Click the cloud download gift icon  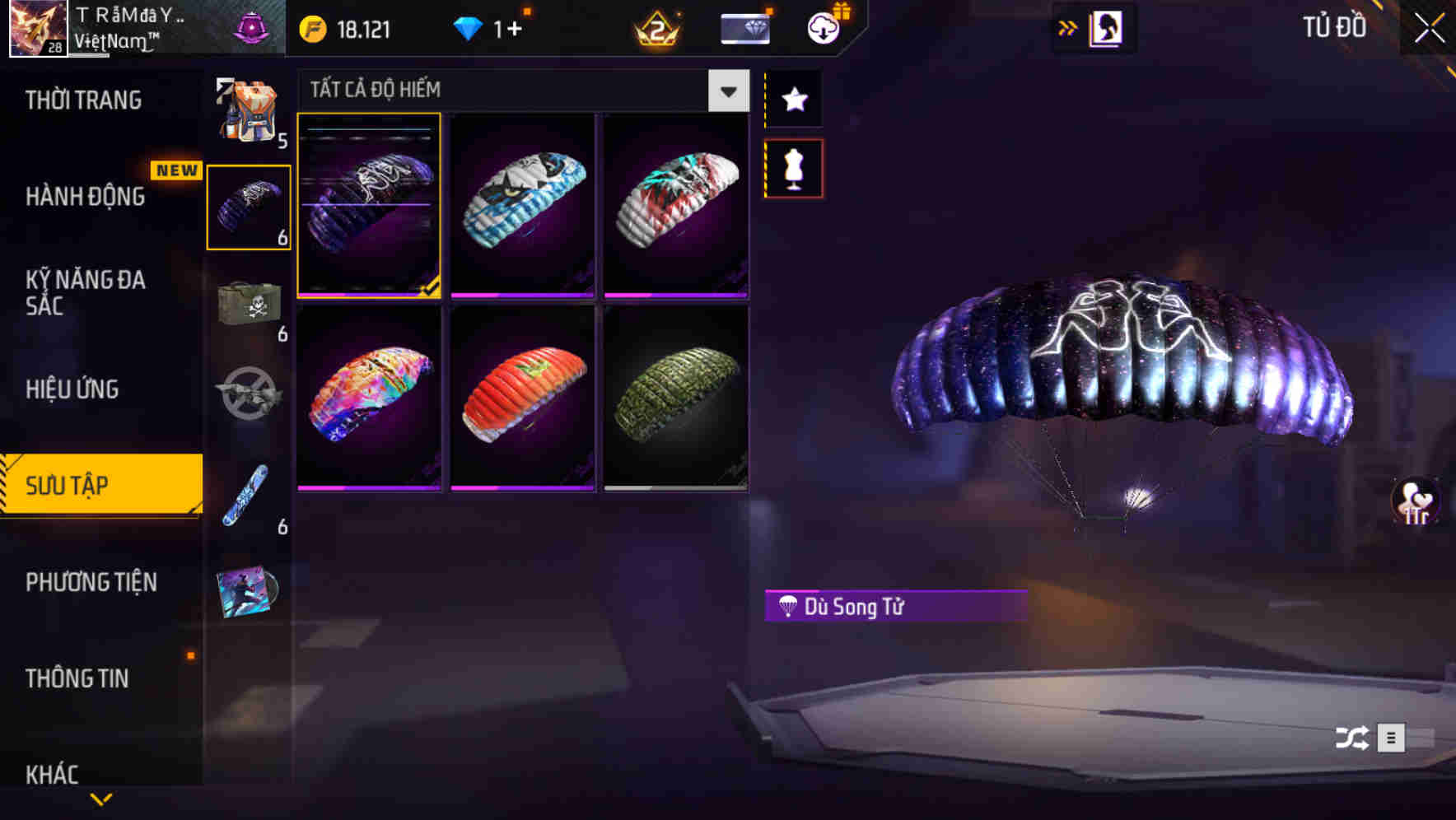pos(823,27)
